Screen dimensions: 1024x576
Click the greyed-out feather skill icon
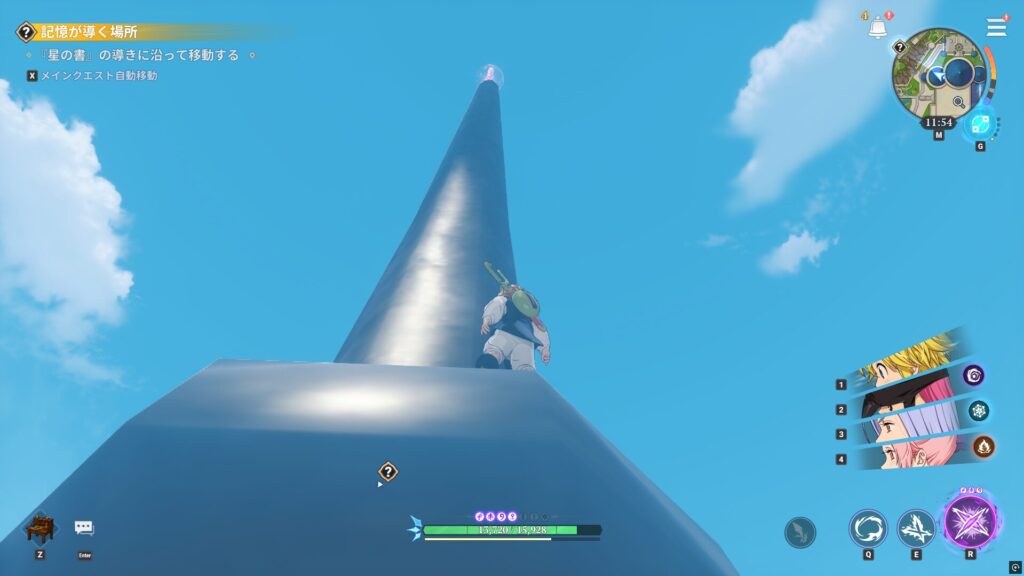(800, 532)
